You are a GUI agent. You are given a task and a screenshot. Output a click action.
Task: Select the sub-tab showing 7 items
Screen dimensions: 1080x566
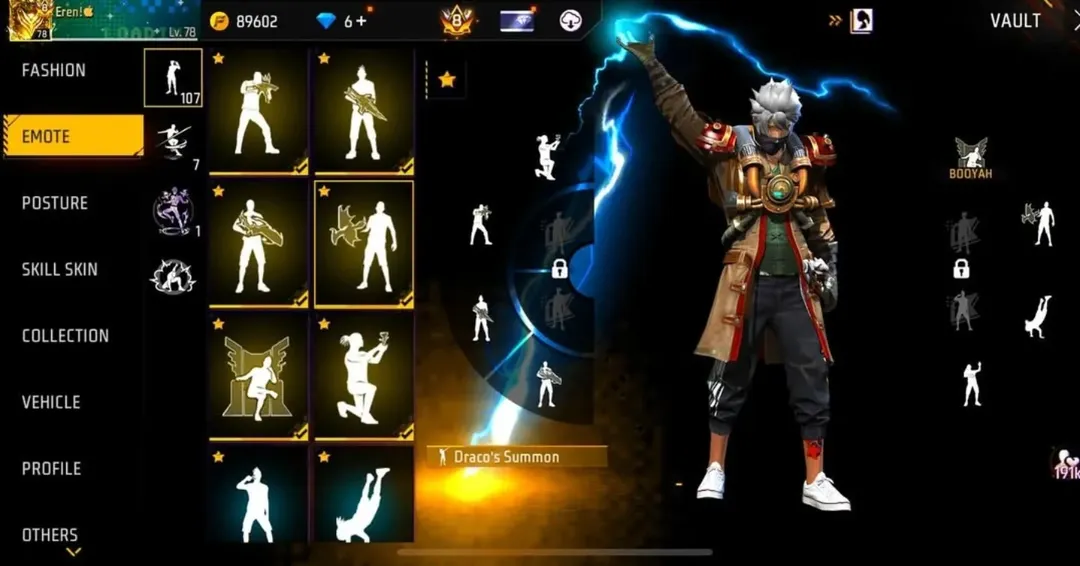(174, 143)
